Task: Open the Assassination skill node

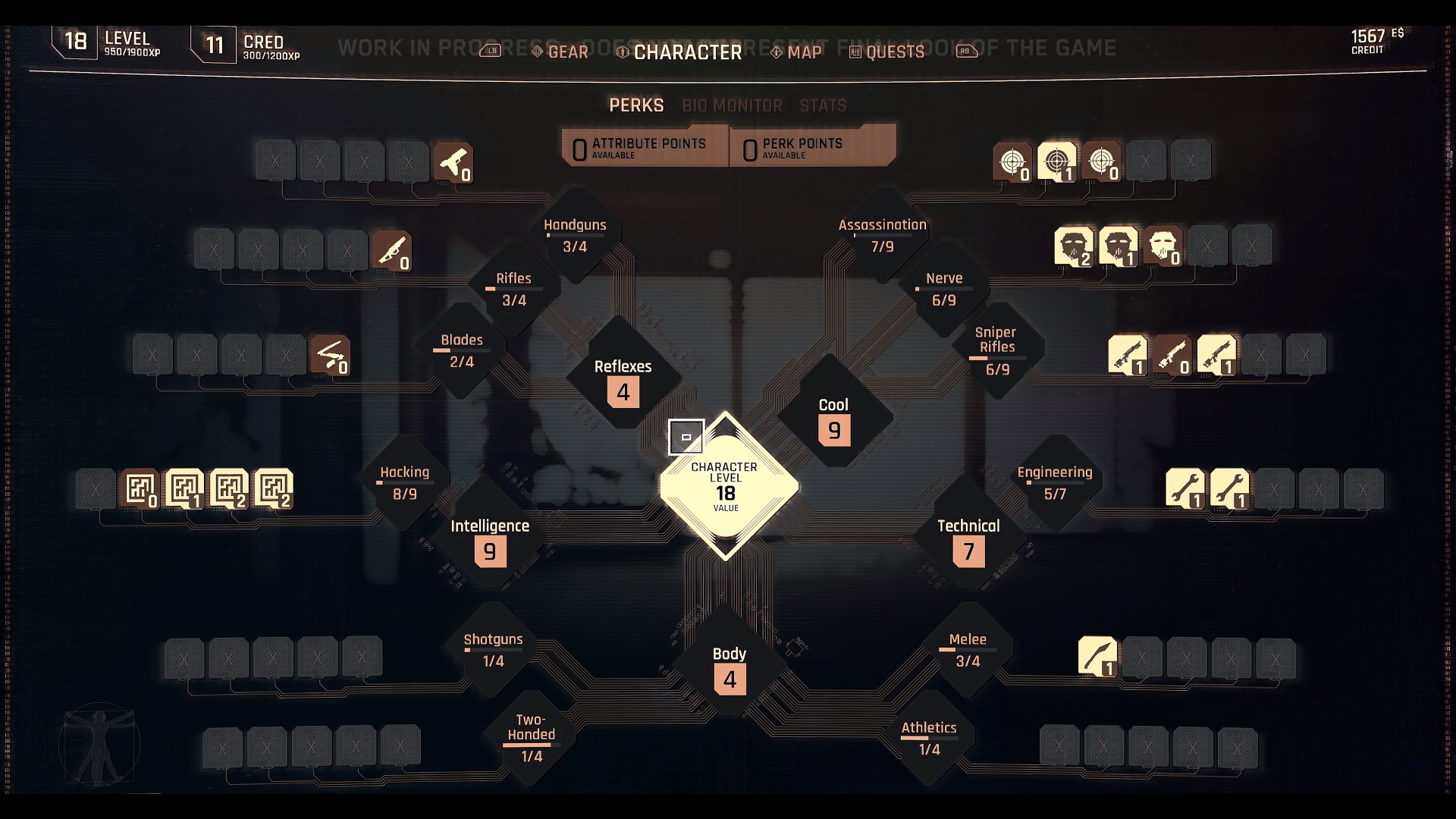Action: 882,235
